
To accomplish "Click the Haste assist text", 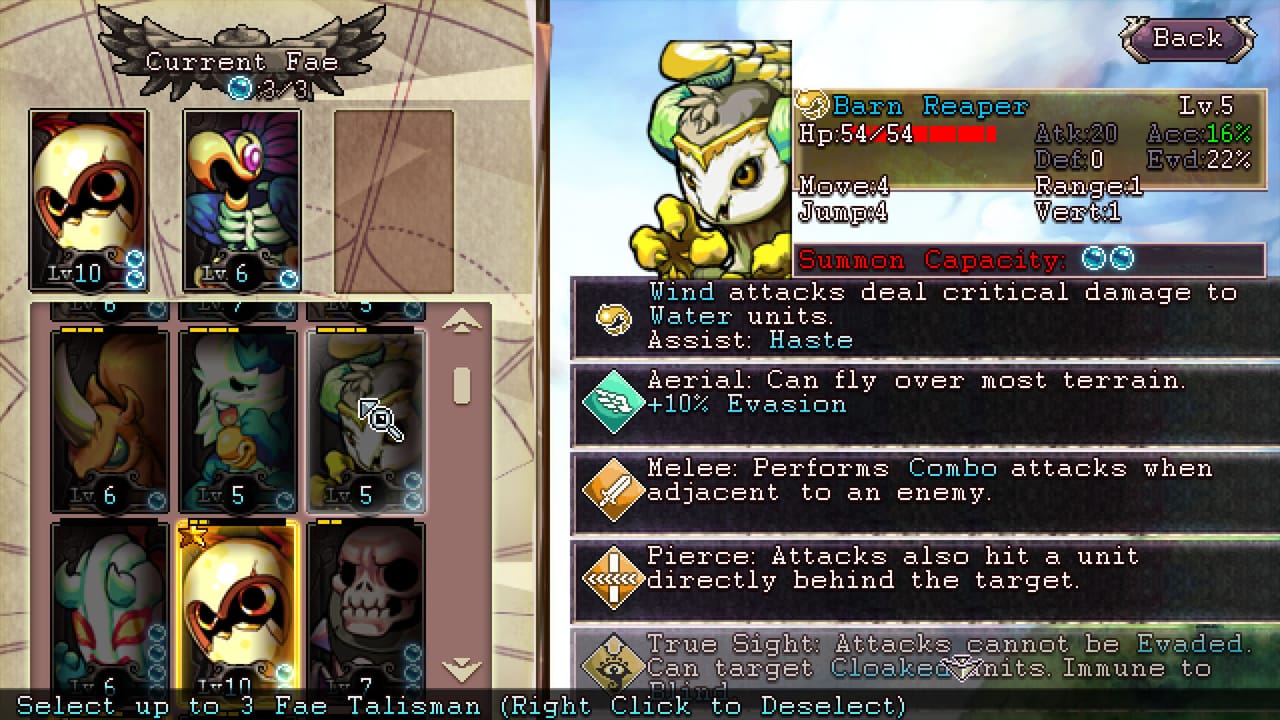I will pos(811,340).
